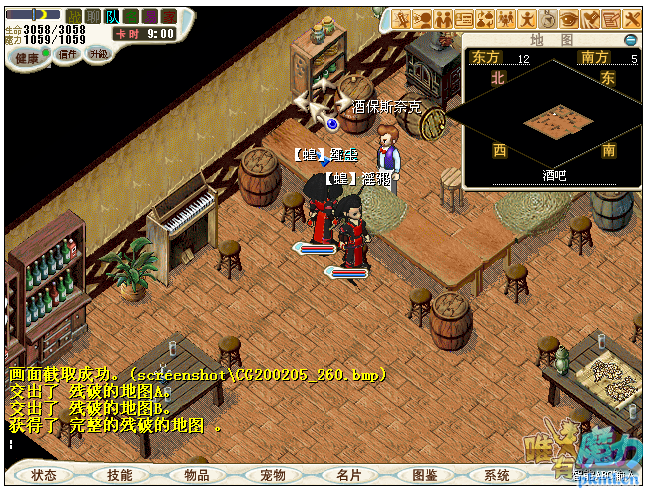Toggle the 易 trade switch

(x=150, y=16)
